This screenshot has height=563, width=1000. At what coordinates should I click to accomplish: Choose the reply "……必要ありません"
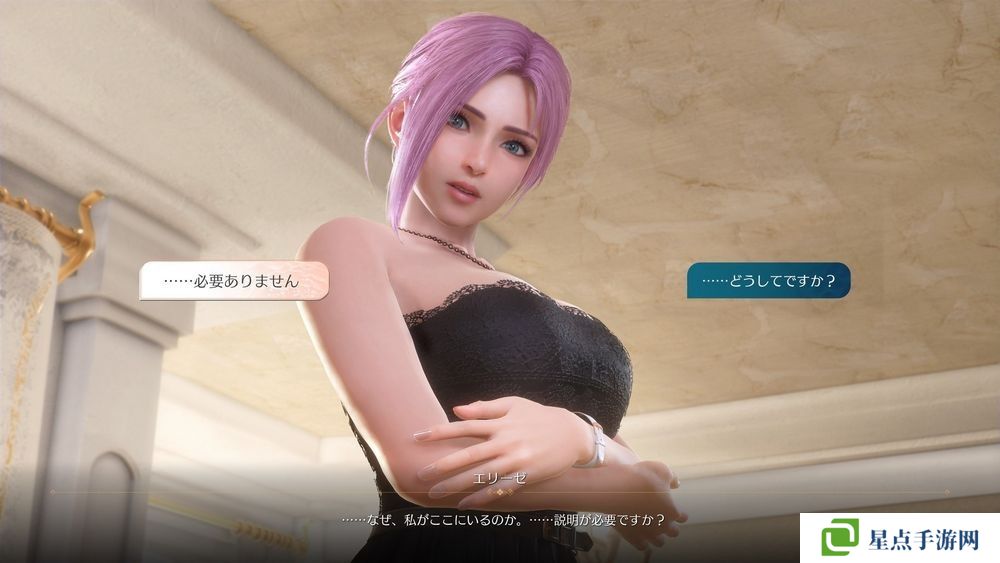234,281
